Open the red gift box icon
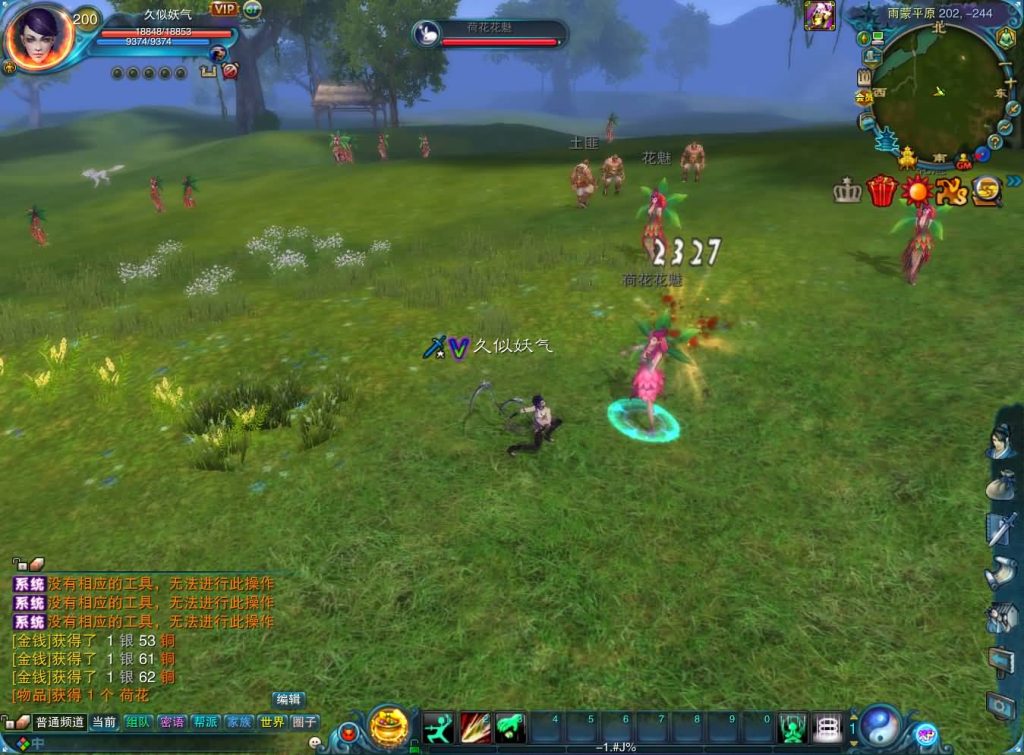Viewport: 1024px width, 755px height. click(x=881, y=190)
